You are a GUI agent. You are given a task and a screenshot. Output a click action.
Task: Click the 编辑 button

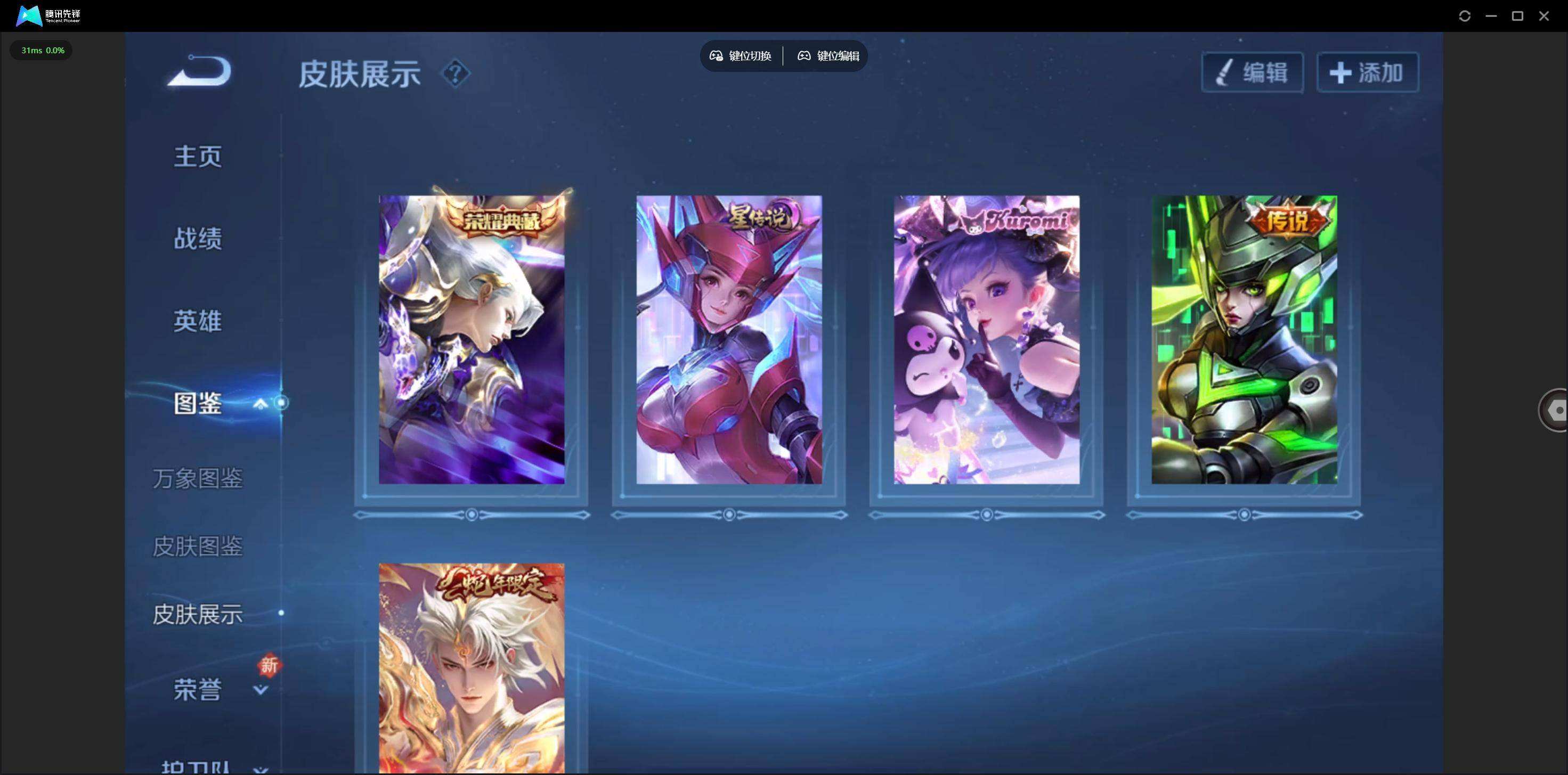(x=1252, y=73)
